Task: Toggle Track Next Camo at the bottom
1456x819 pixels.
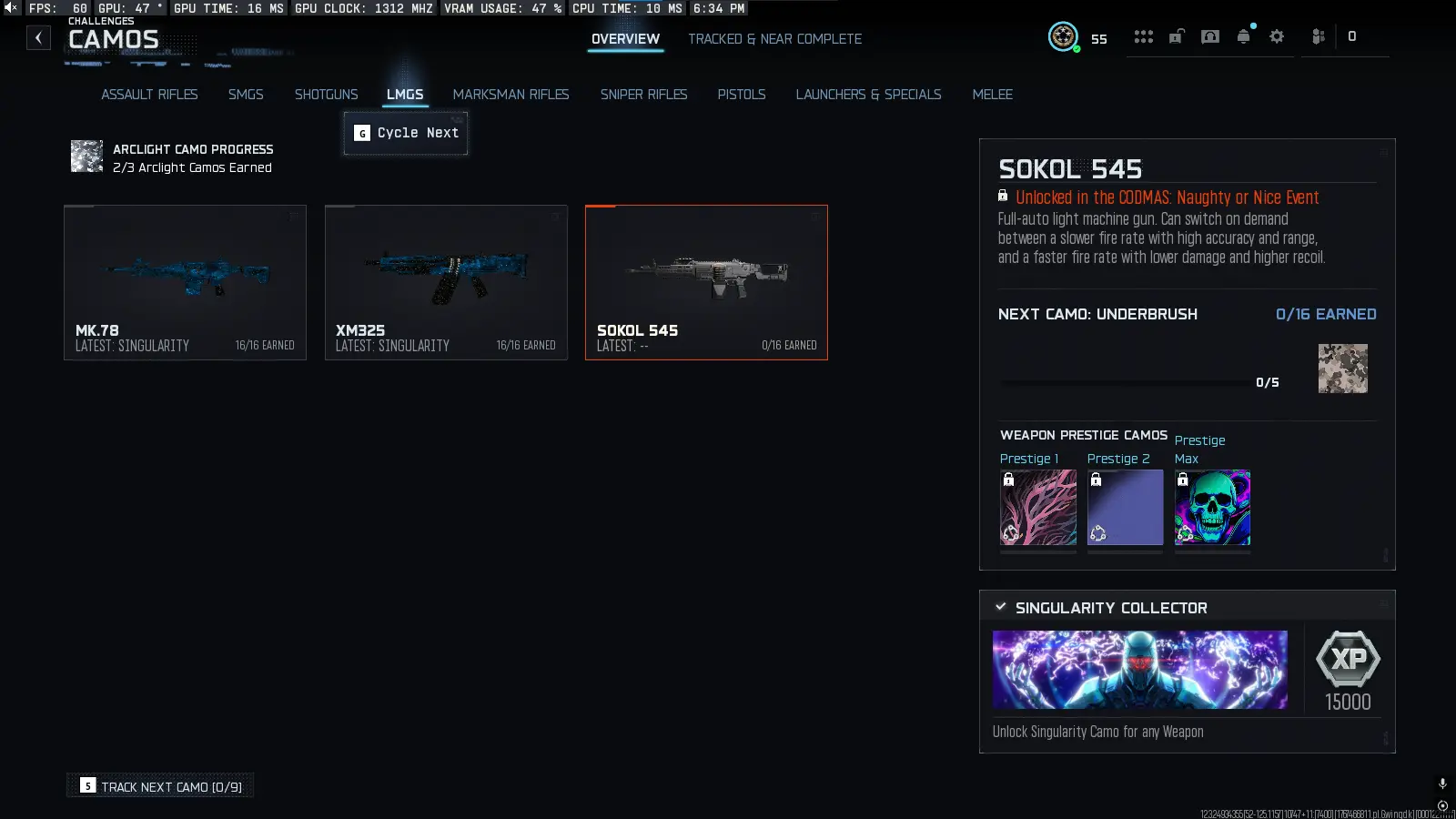Action: pos(159,785)
